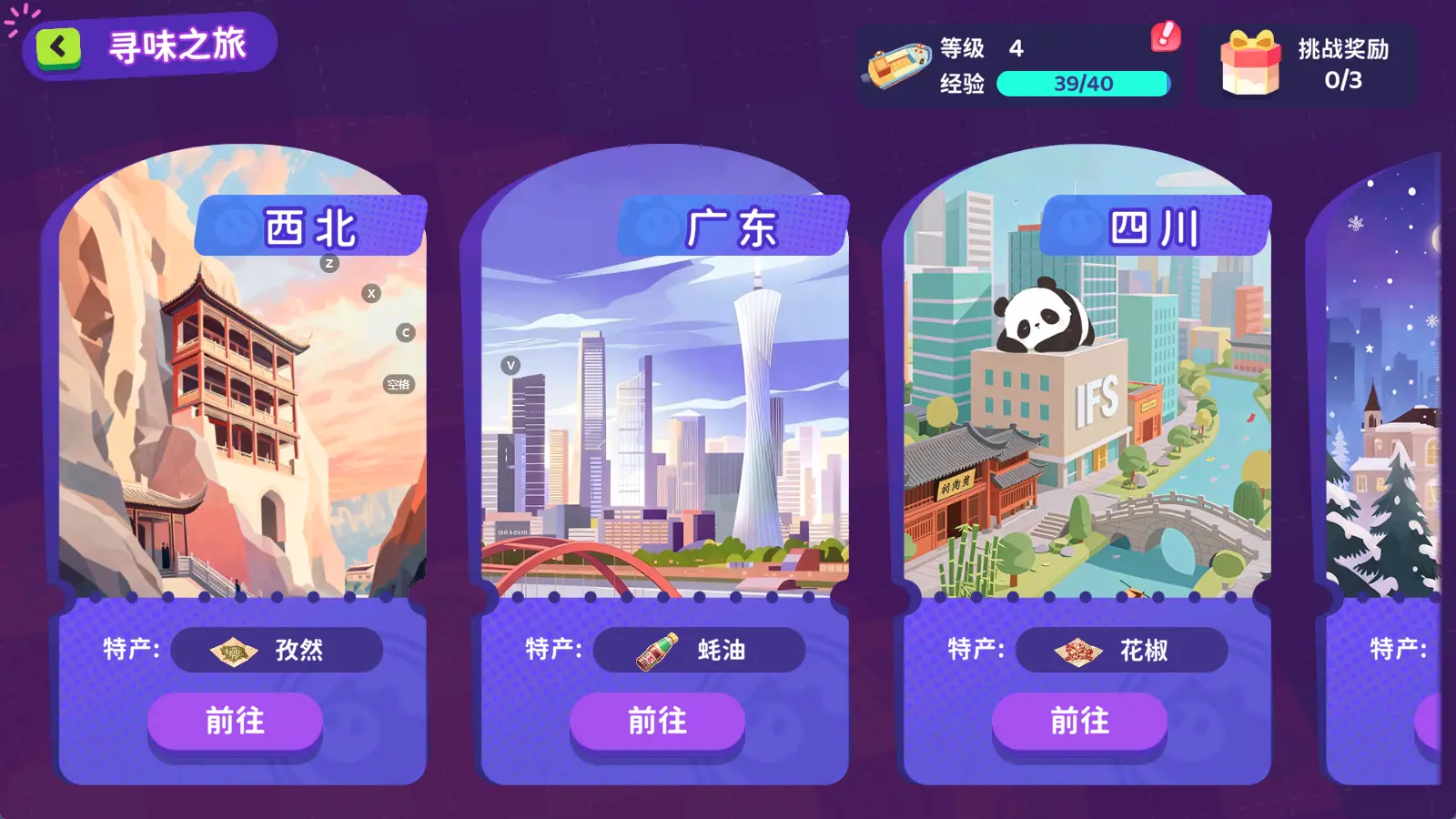
Task: Open the challenge rewards gift box
Action: tap(1250, 64)
